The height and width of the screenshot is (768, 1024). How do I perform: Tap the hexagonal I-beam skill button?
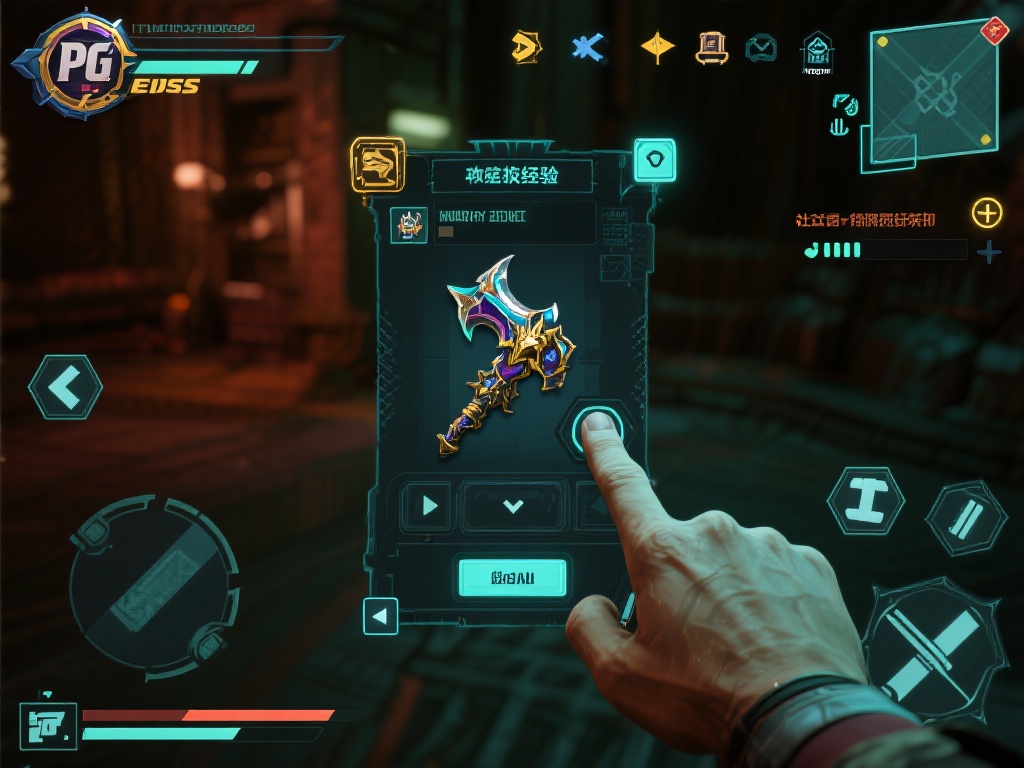865,500
